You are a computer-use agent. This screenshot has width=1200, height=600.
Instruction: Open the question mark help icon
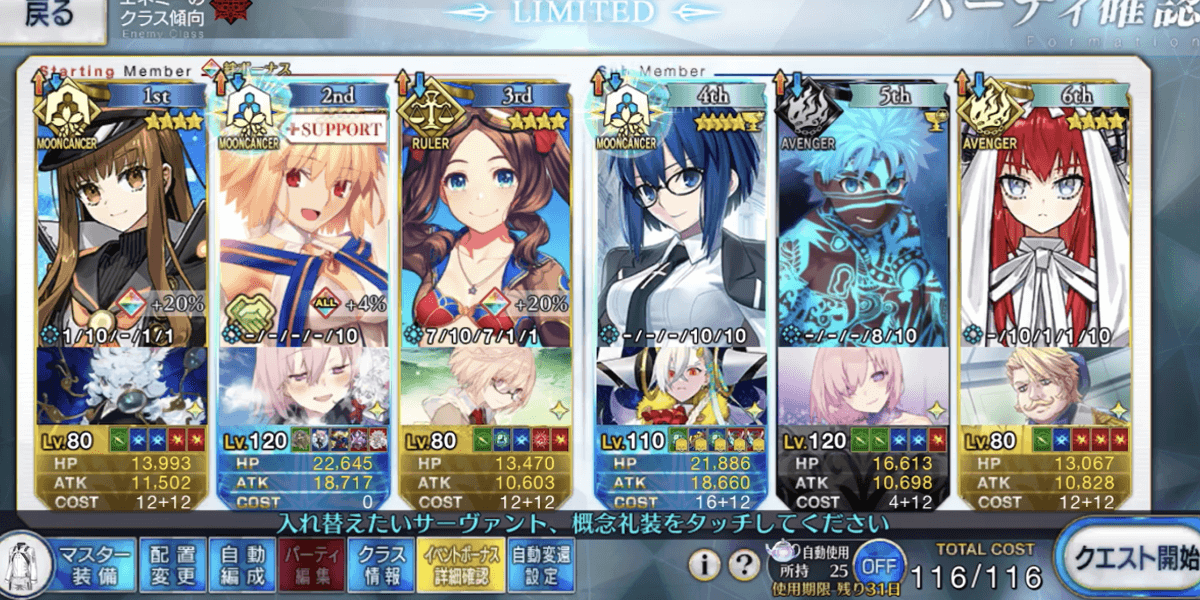(743, 565)
